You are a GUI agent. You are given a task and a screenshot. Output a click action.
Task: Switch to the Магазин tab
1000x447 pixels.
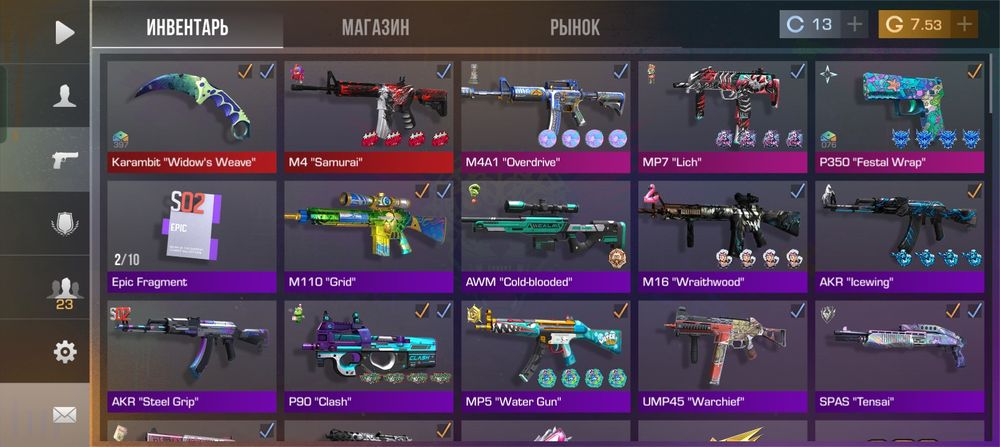click(375, 27)
